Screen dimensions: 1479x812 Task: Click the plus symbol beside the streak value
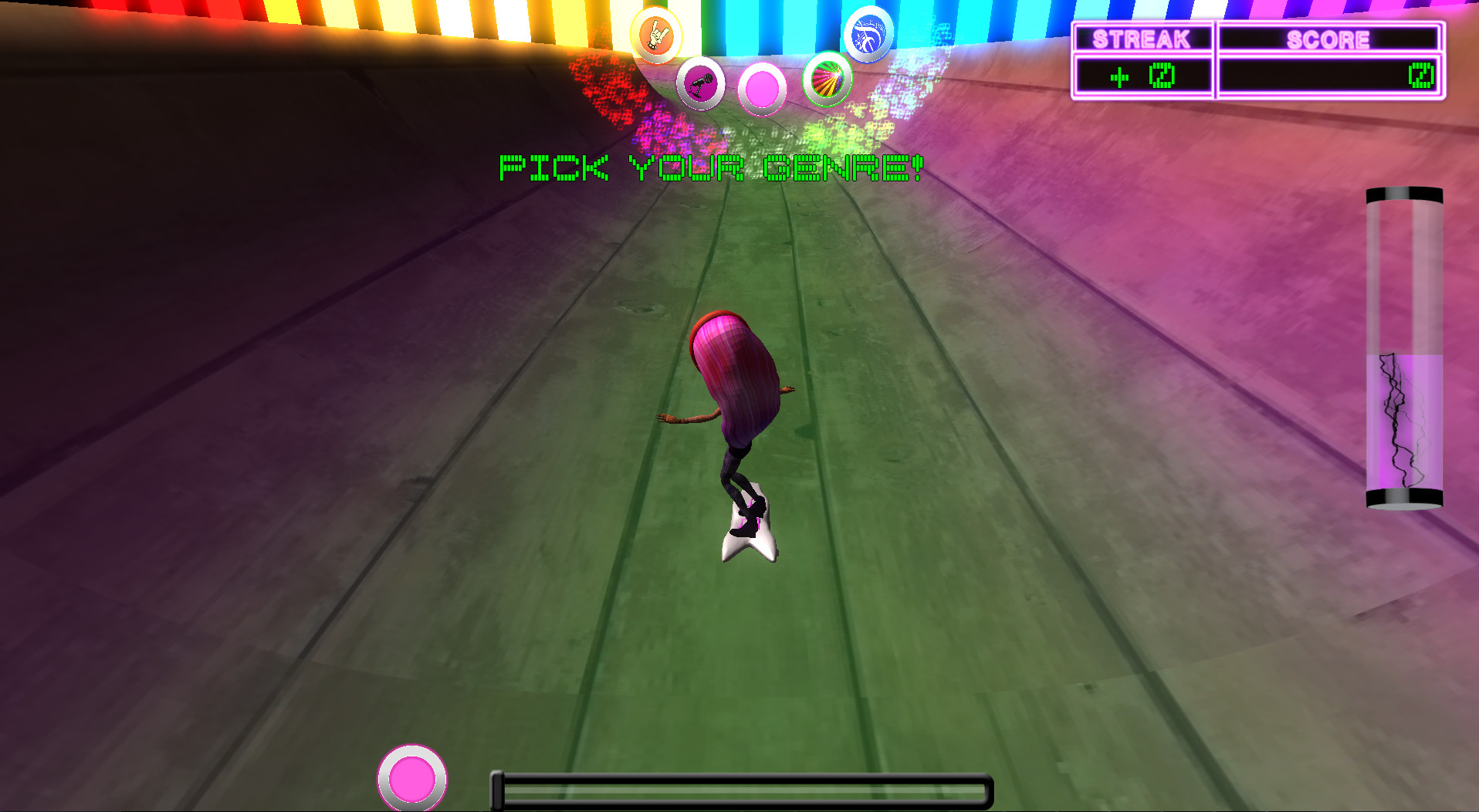coord(1121,77)
